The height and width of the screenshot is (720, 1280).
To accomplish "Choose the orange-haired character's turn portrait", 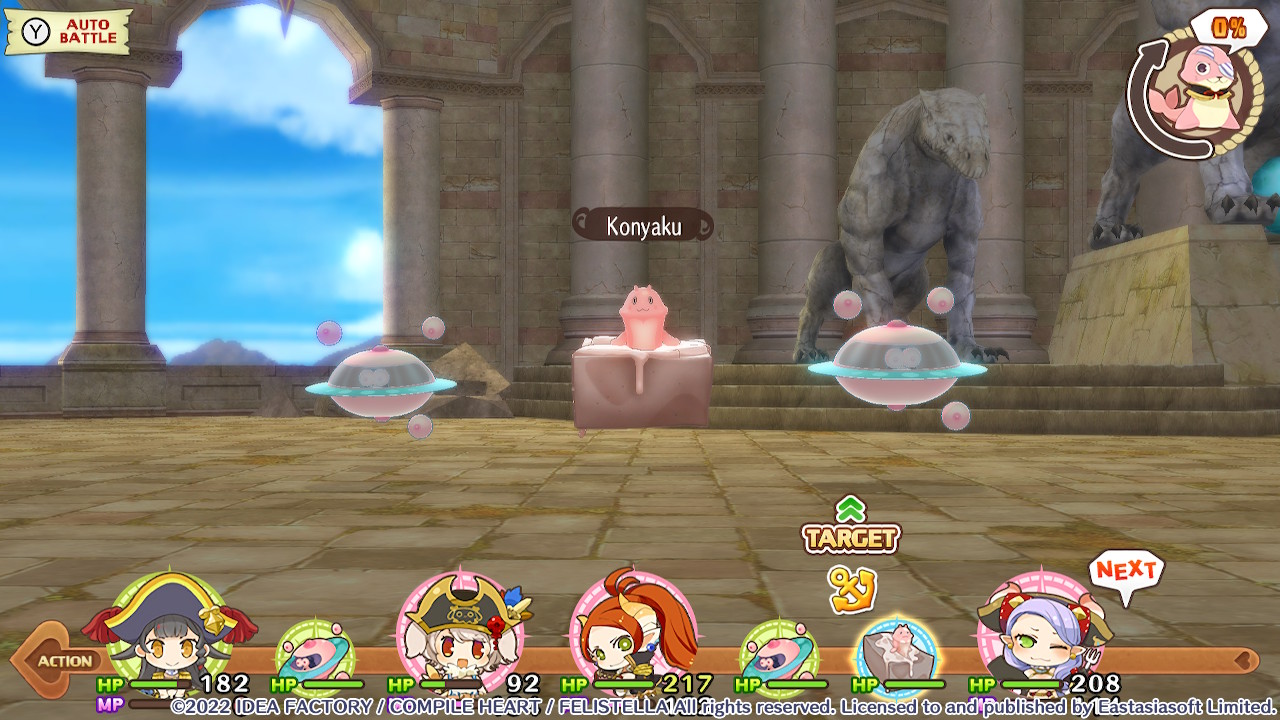I will (x=632, y=630).
